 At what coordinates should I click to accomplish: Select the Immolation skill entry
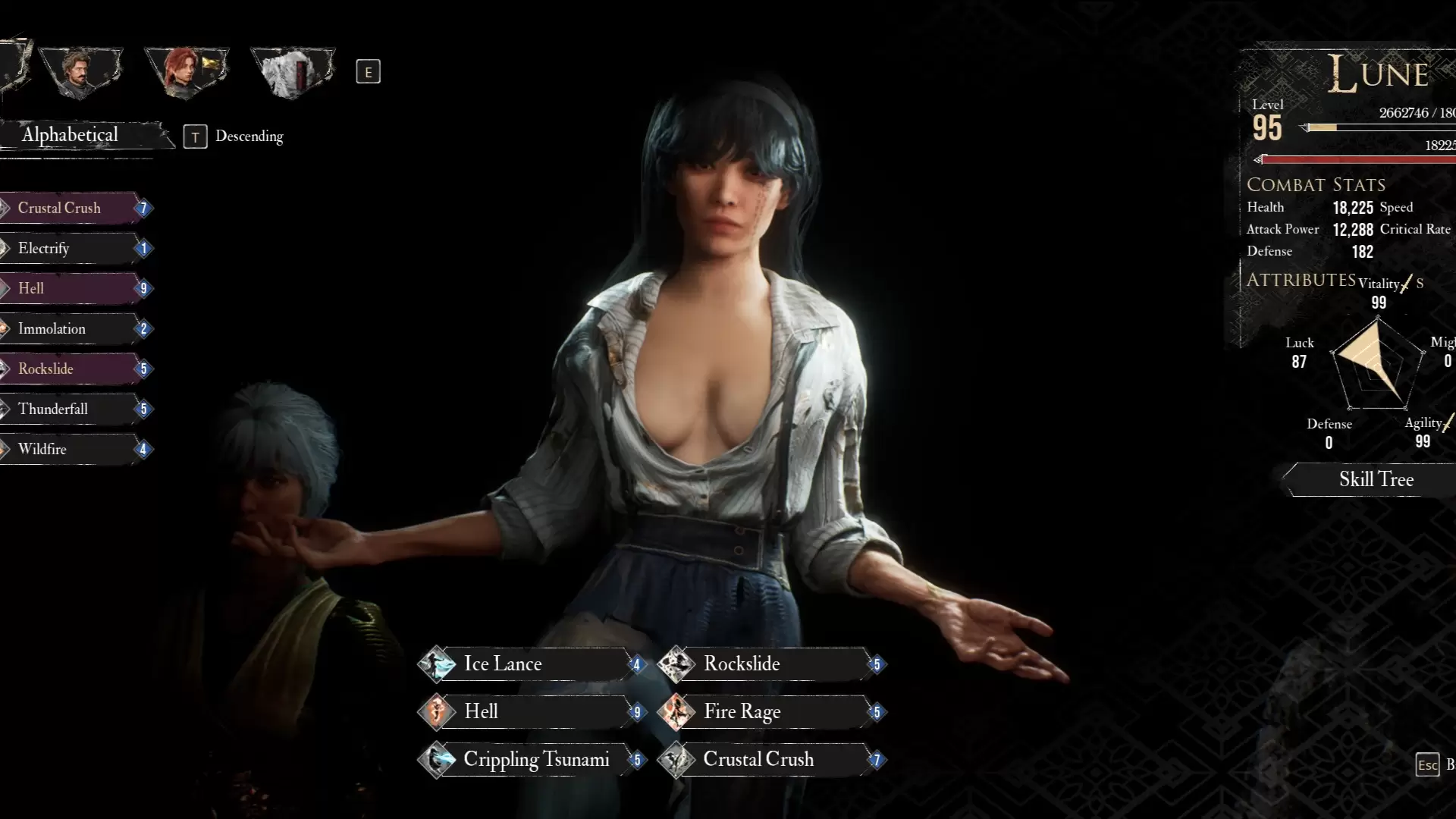[72, 329]
